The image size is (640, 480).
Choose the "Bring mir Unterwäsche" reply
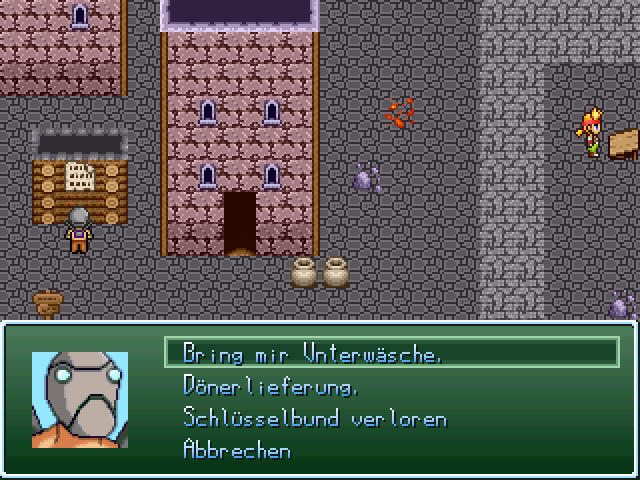[313, 353]
